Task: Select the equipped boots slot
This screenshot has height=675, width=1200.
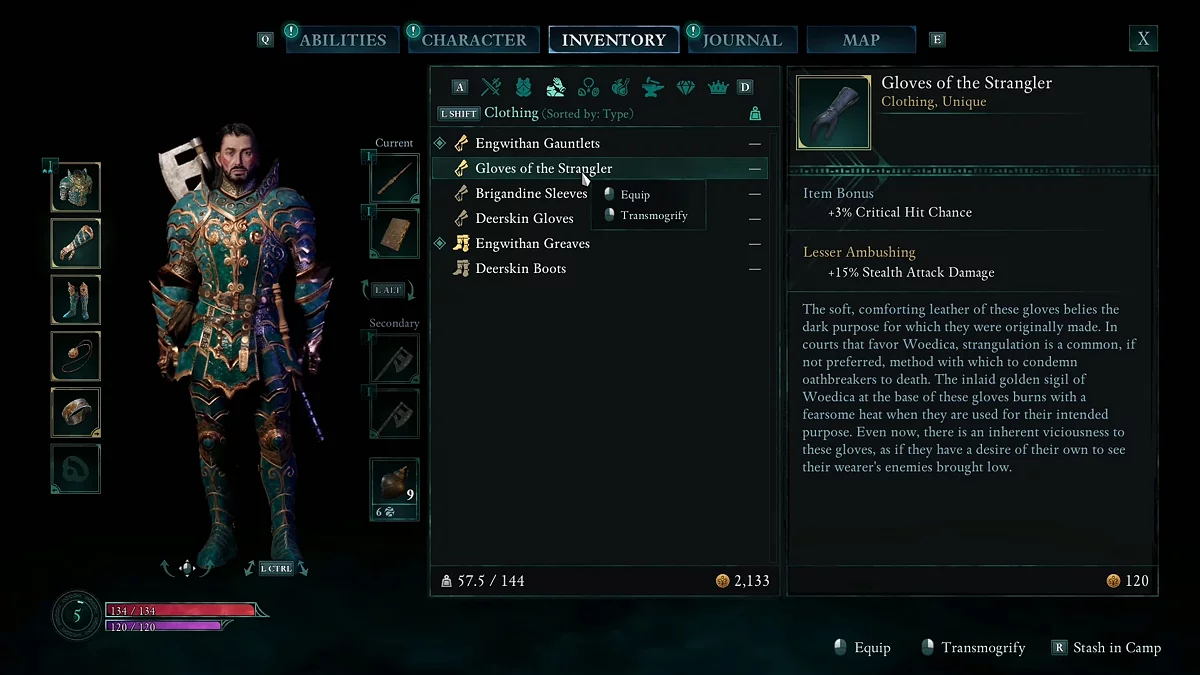Action: pos(76,300)
